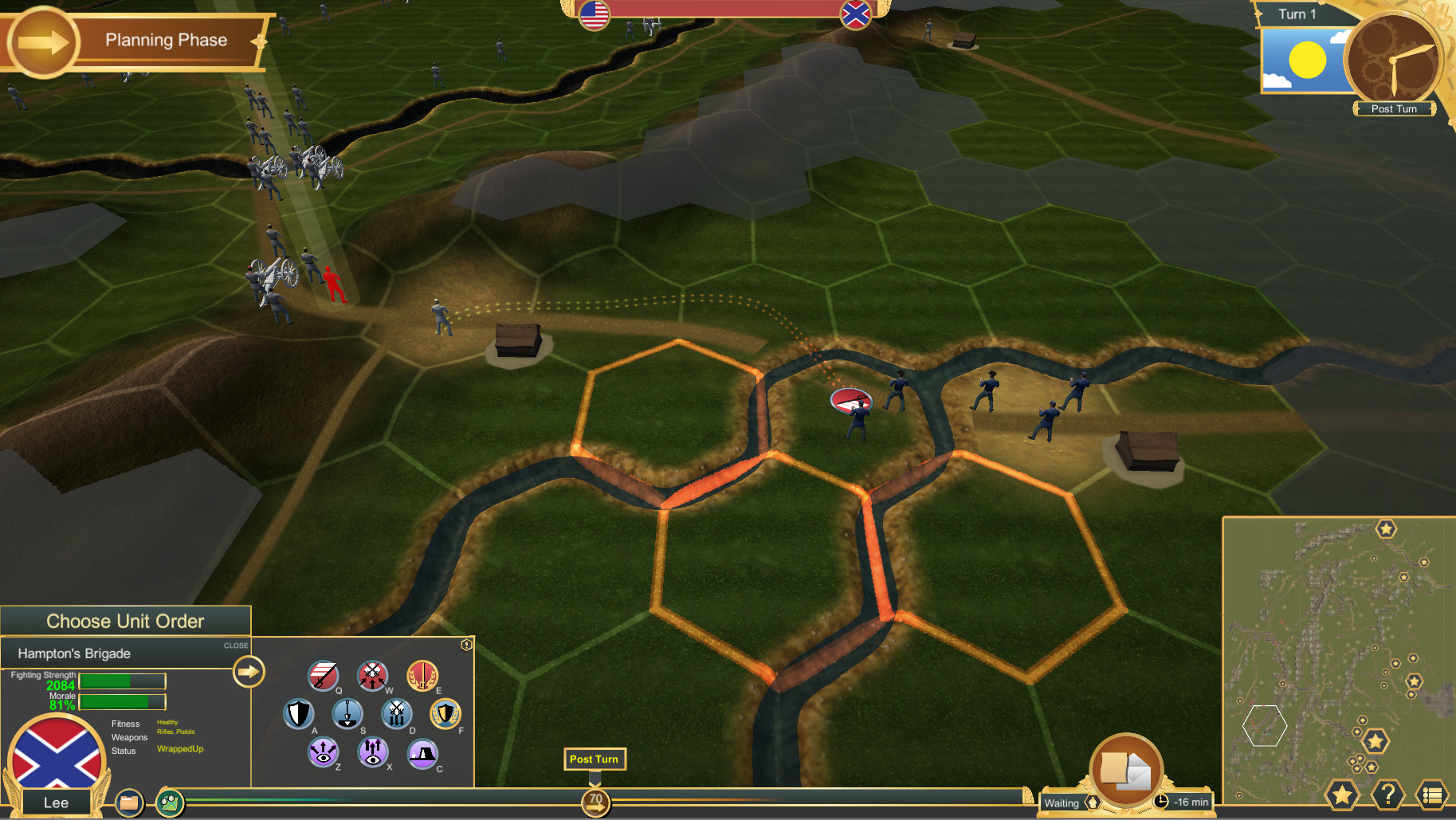Advance to next unit with gold arrow
The height and width of the screenshot is (820, 1456).
point(248,671)
